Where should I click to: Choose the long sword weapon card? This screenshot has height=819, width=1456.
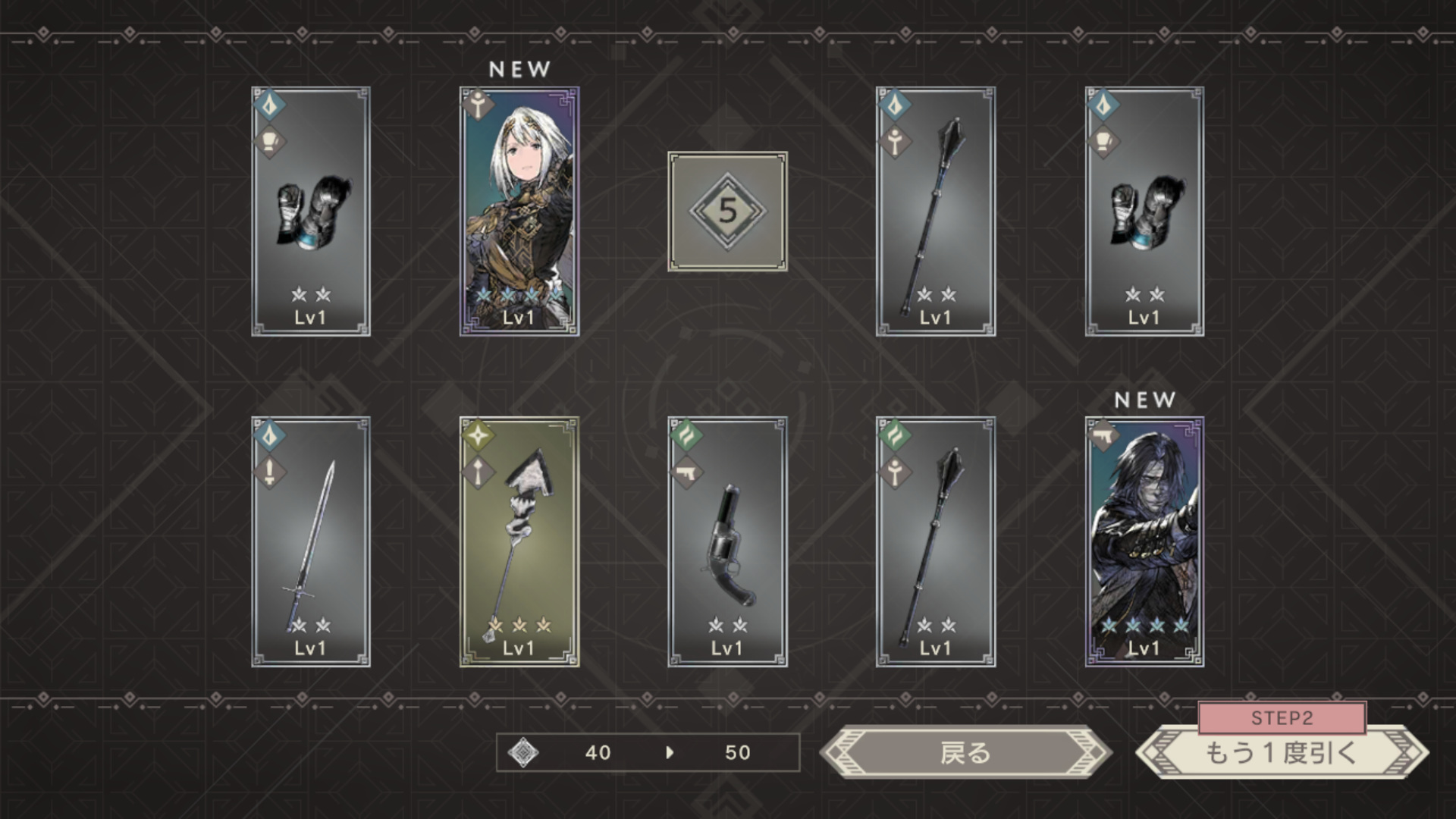point(311,541)
